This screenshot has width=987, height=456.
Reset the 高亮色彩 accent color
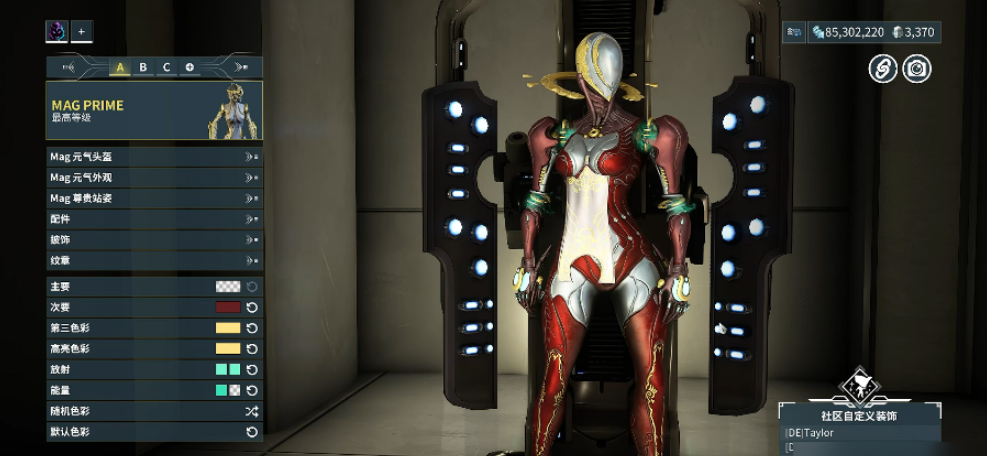coord(252,349)
